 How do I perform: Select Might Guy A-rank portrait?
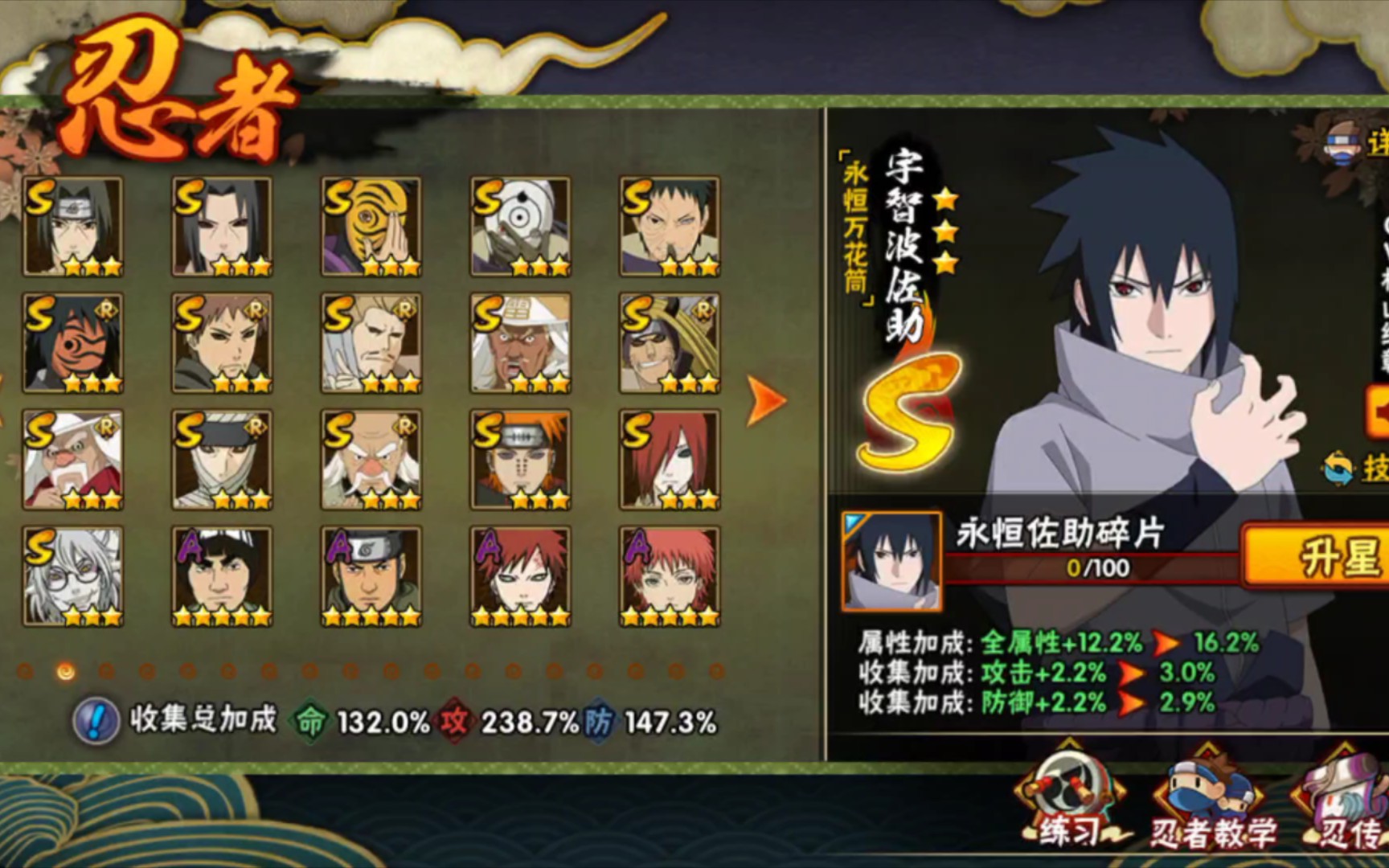click(222, 575)
